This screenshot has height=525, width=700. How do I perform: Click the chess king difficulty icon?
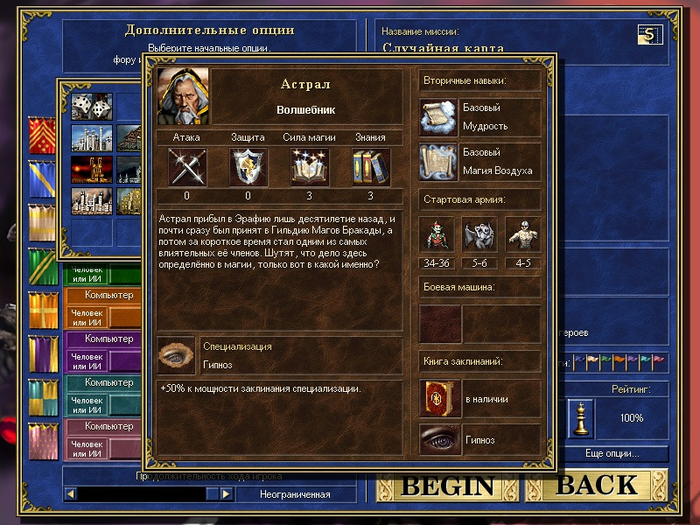pyautogui.click(x=580, y=416)
